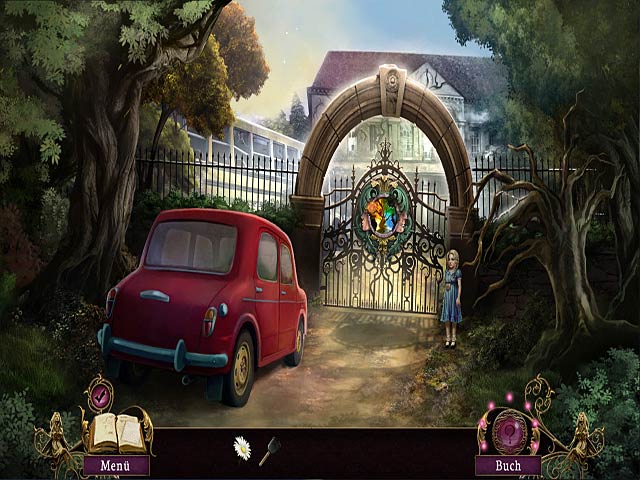Select the black key inventory item

point(269,452)
